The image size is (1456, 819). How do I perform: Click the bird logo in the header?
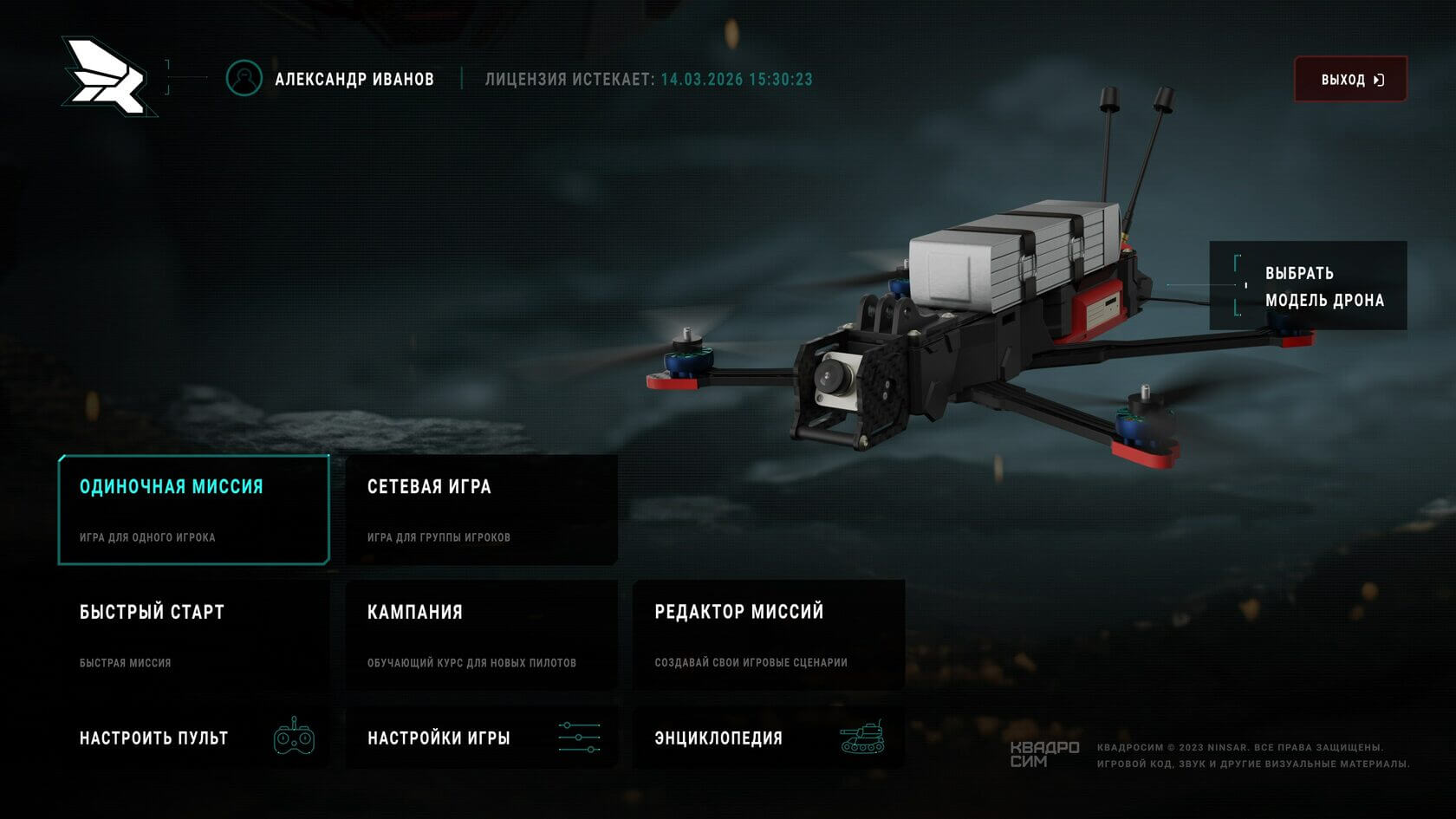107,77
